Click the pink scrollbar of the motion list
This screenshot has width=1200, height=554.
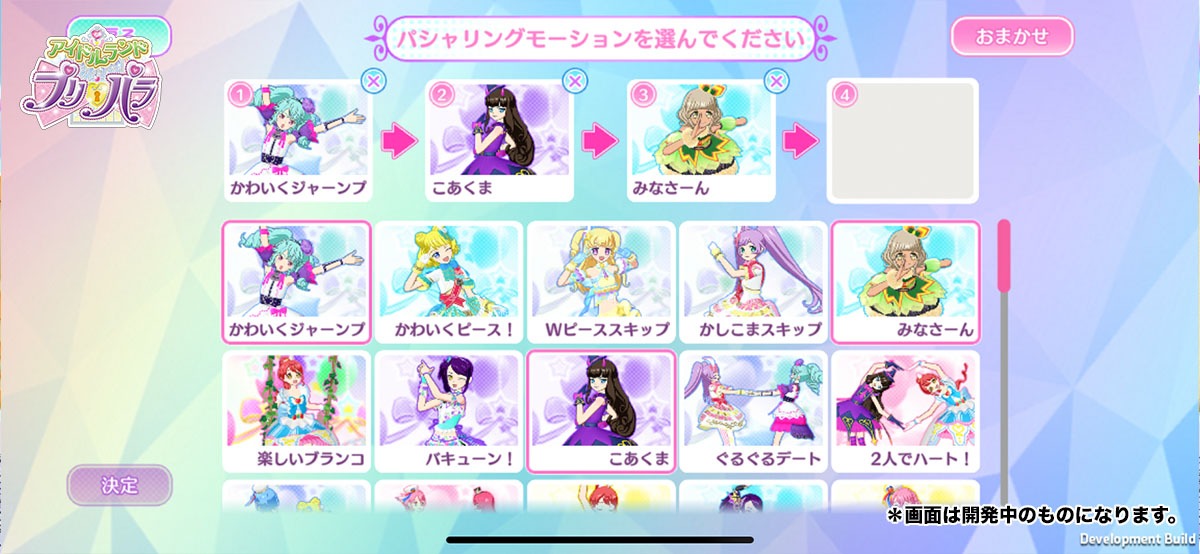1004,290
